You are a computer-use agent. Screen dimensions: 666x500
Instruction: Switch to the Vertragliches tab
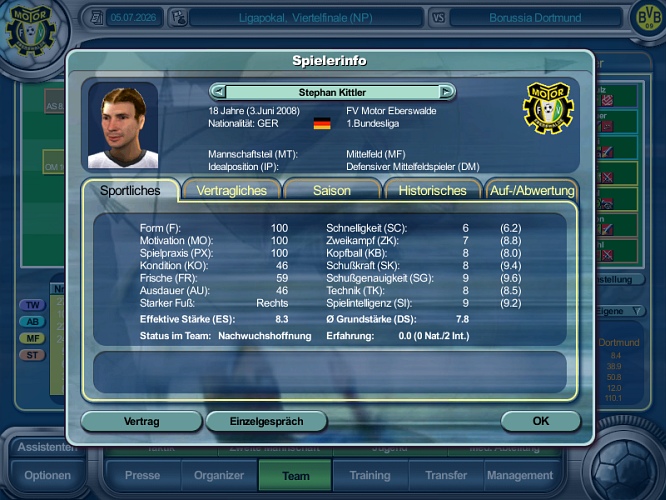pos(231,190)
